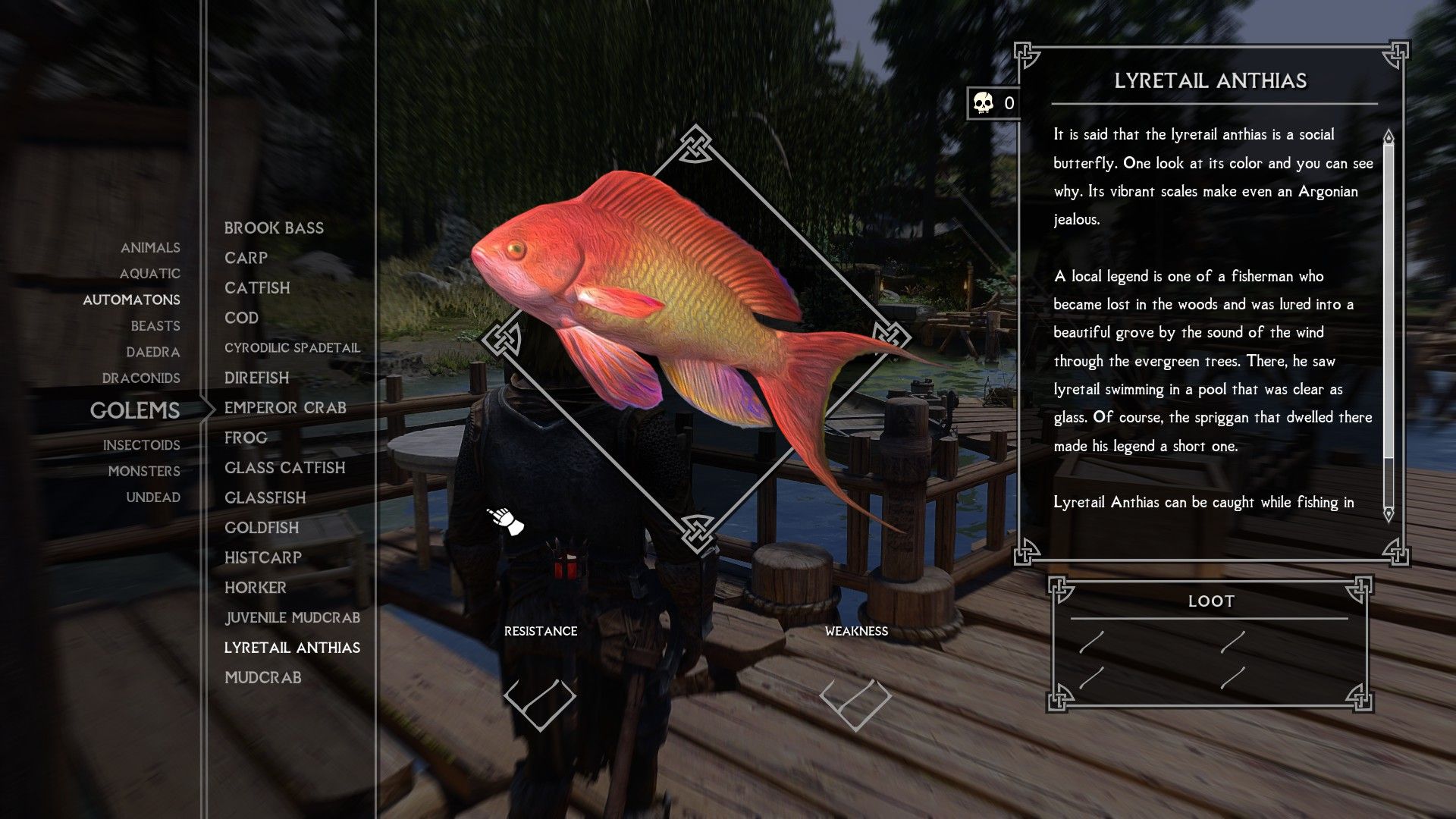This screenshot has height=819, width=1456.
Task: Open the Emperor Crab entry
Action: click(285, 408)
